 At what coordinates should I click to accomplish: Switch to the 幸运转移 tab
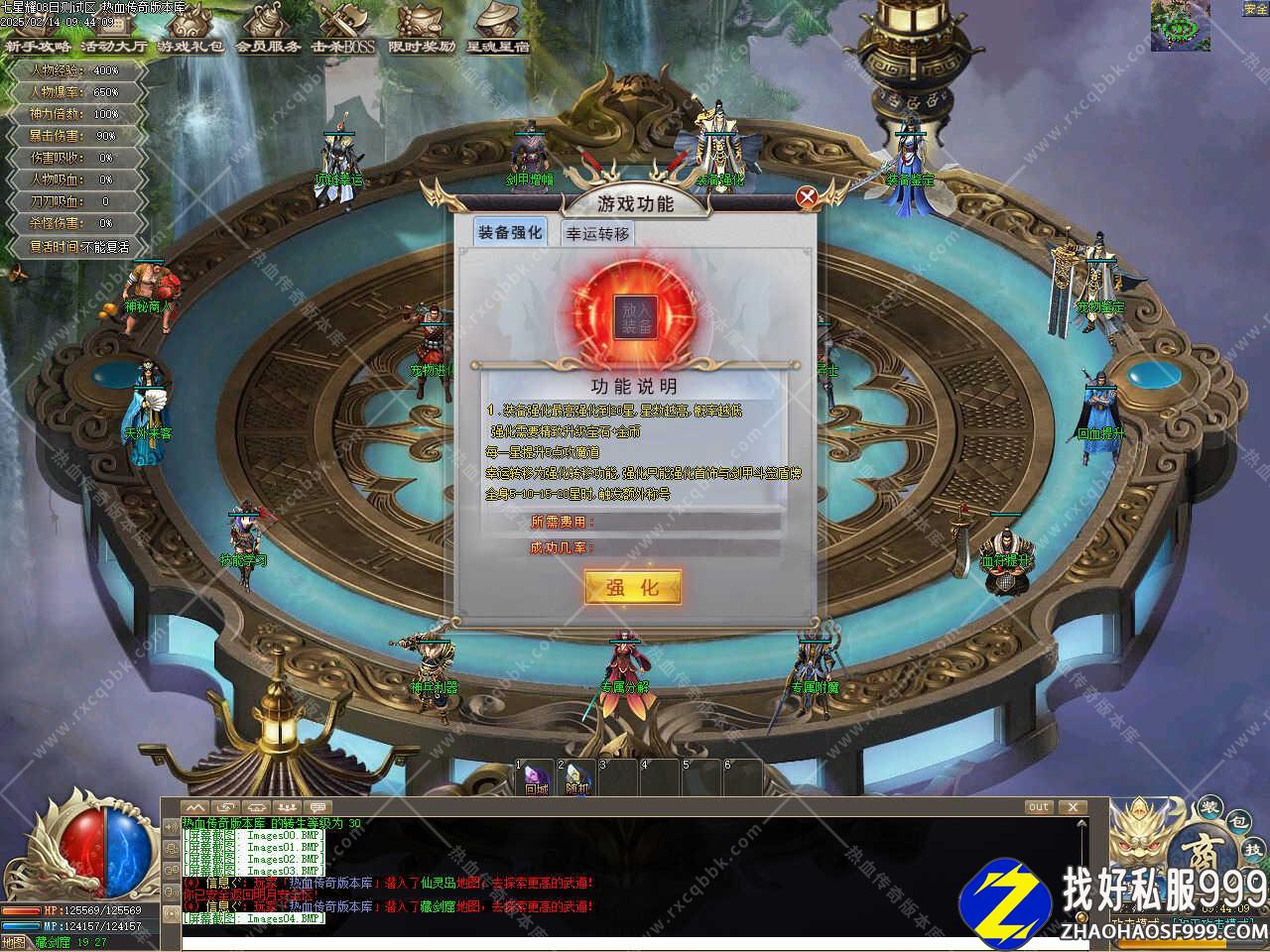coord(597,234)
